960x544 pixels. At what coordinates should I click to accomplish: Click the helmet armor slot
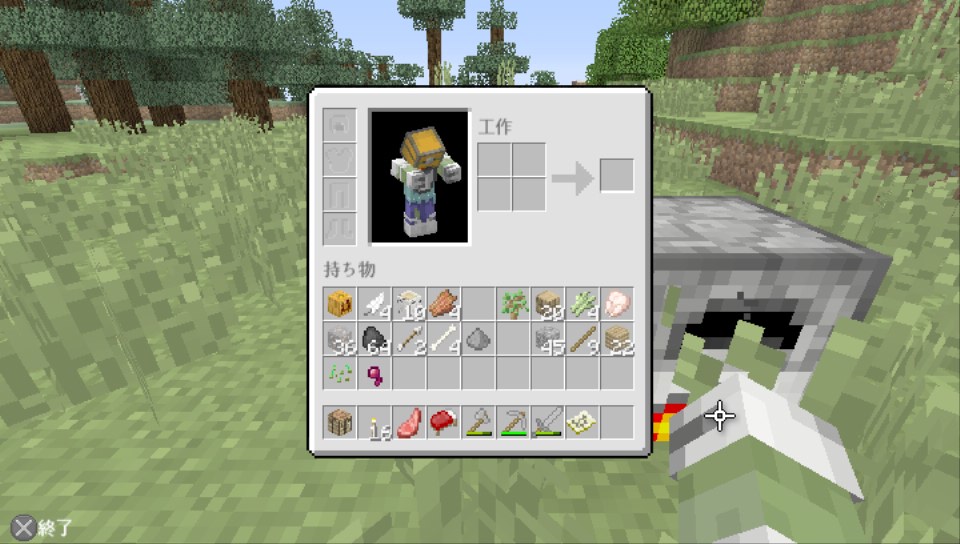tap(340, 125)
